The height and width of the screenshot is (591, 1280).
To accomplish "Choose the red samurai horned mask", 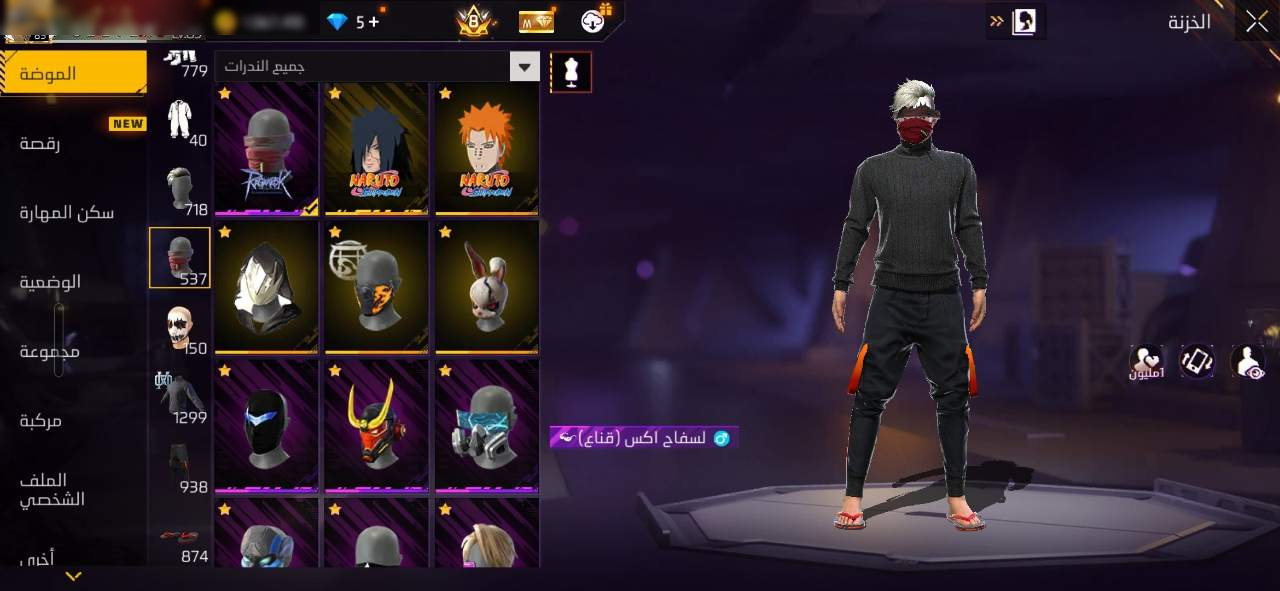I will 376,426.
